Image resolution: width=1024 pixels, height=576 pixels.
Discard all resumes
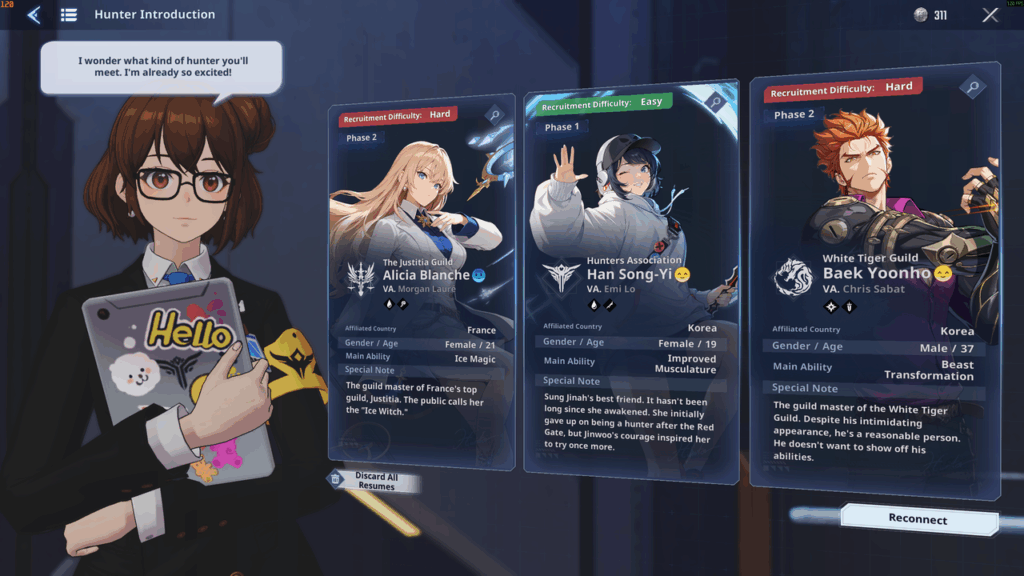click(x=373, y=481)
